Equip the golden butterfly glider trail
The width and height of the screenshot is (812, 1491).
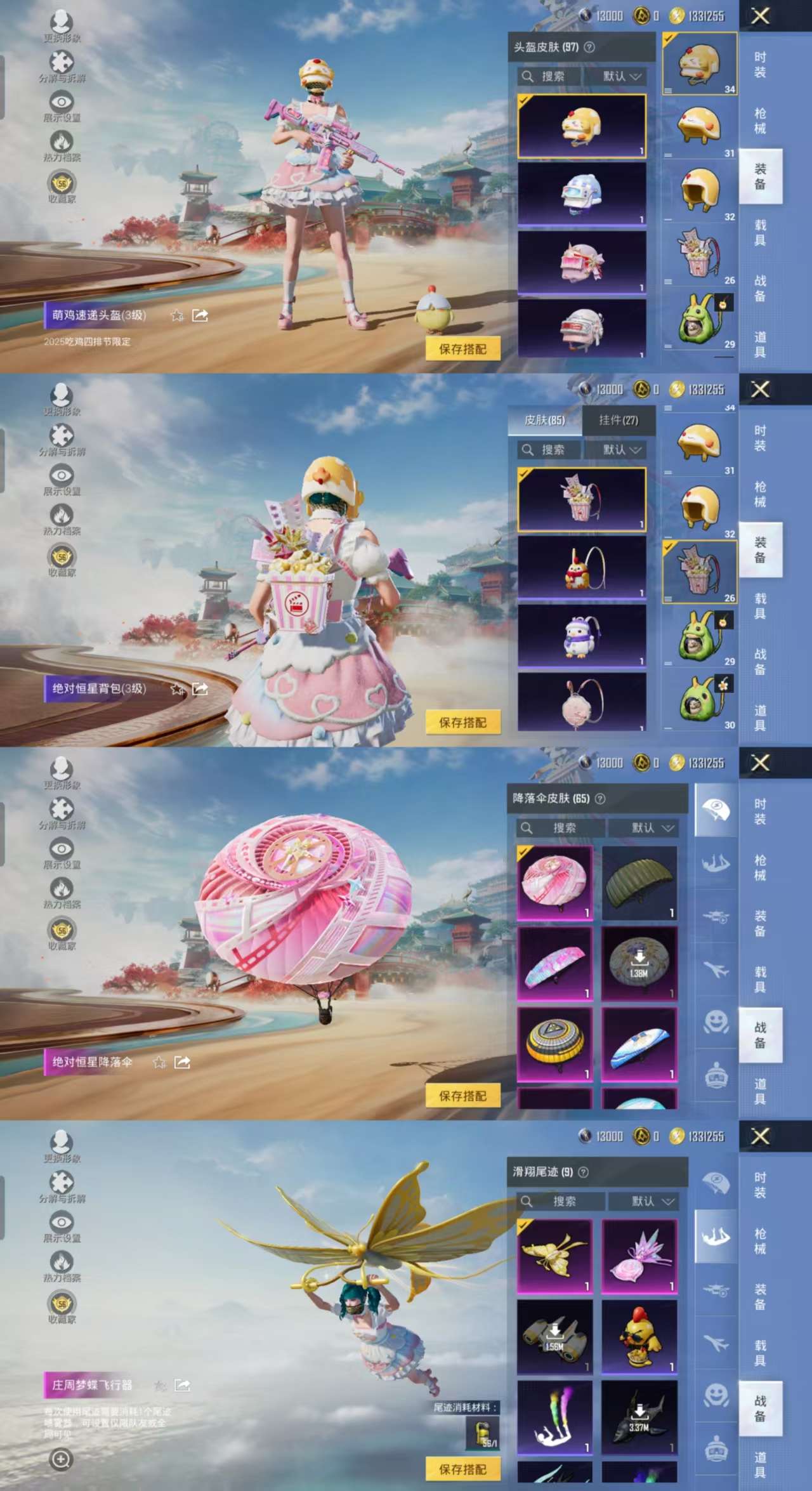(x=554, y=1256)
